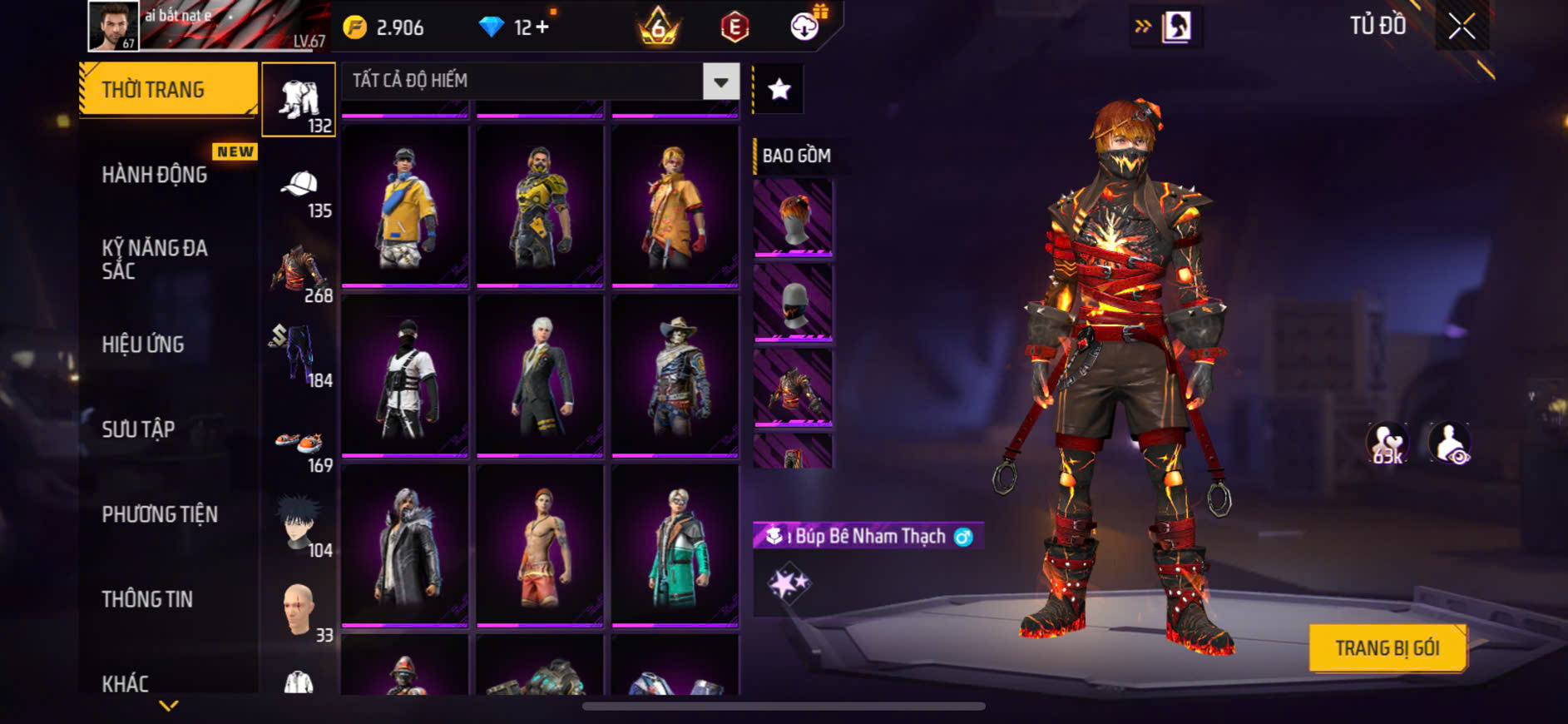Pick the cowboy hat skeleton outfit

click(675, 376)
